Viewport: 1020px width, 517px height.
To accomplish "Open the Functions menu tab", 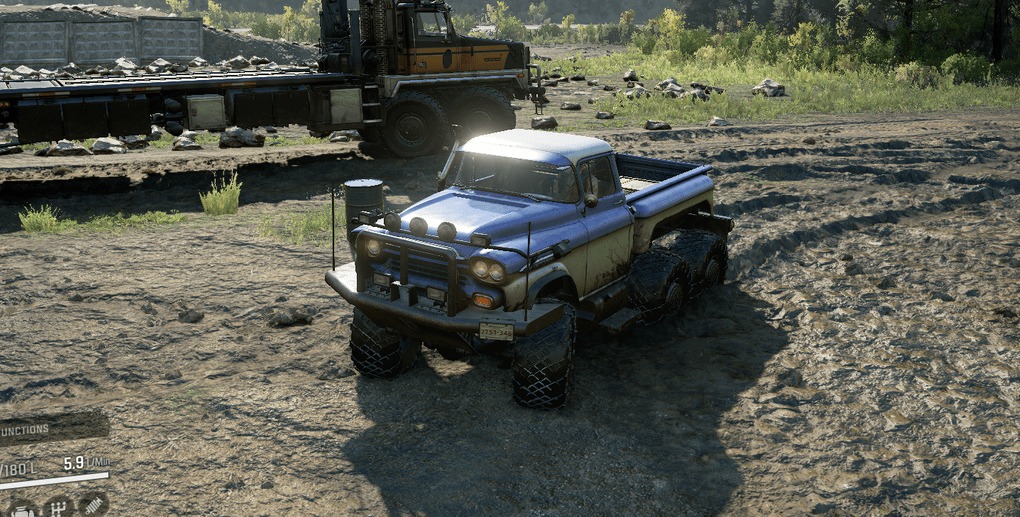I will click(x=40, y=429).
